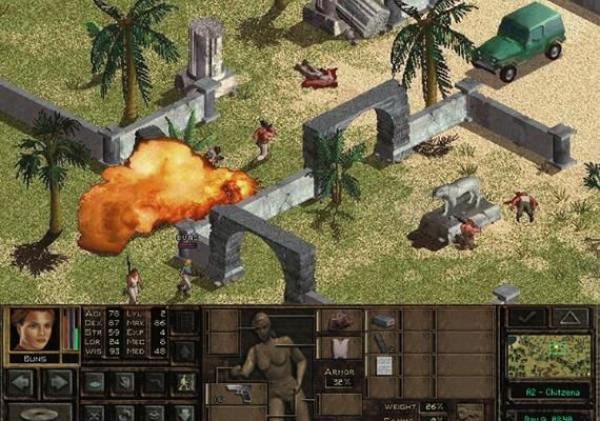Viewport: 600px width, 421px height.
Task: Select the paper note inventory item
Action: point(383,365)
